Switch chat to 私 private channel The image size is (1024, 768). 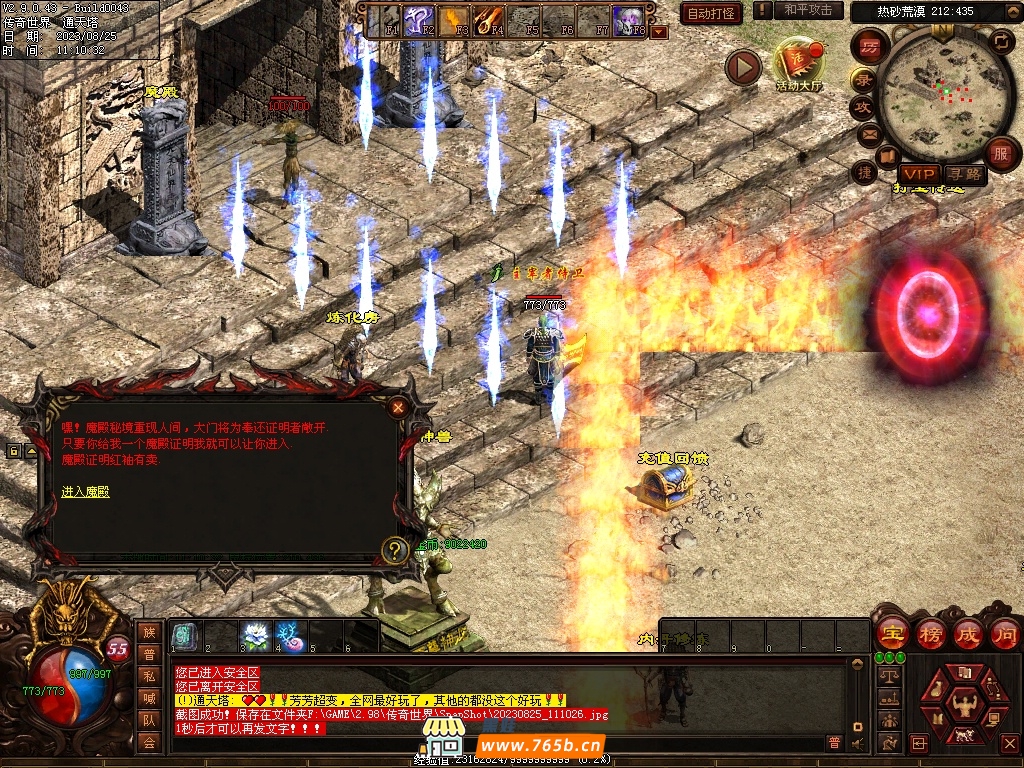point(149,675)
